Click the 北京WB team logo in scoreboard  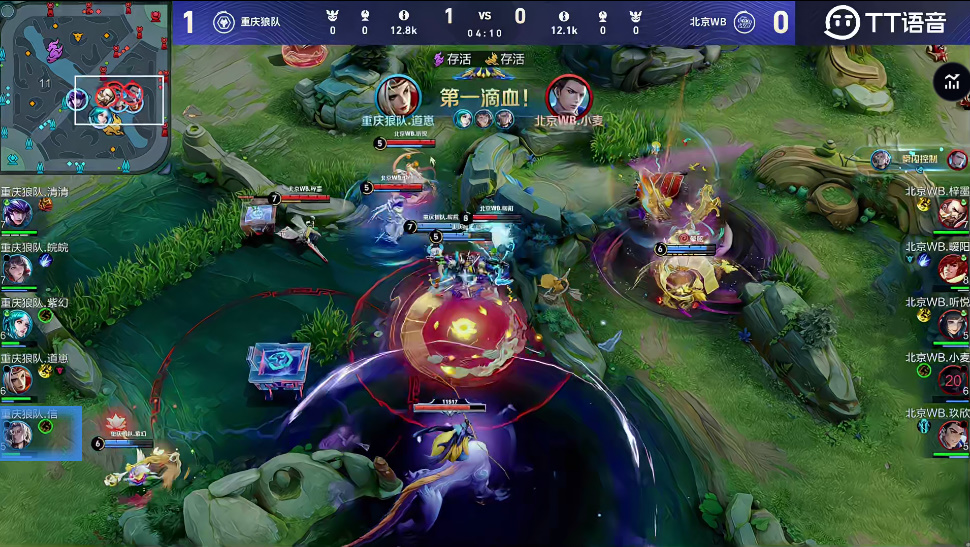click(745, 22)
